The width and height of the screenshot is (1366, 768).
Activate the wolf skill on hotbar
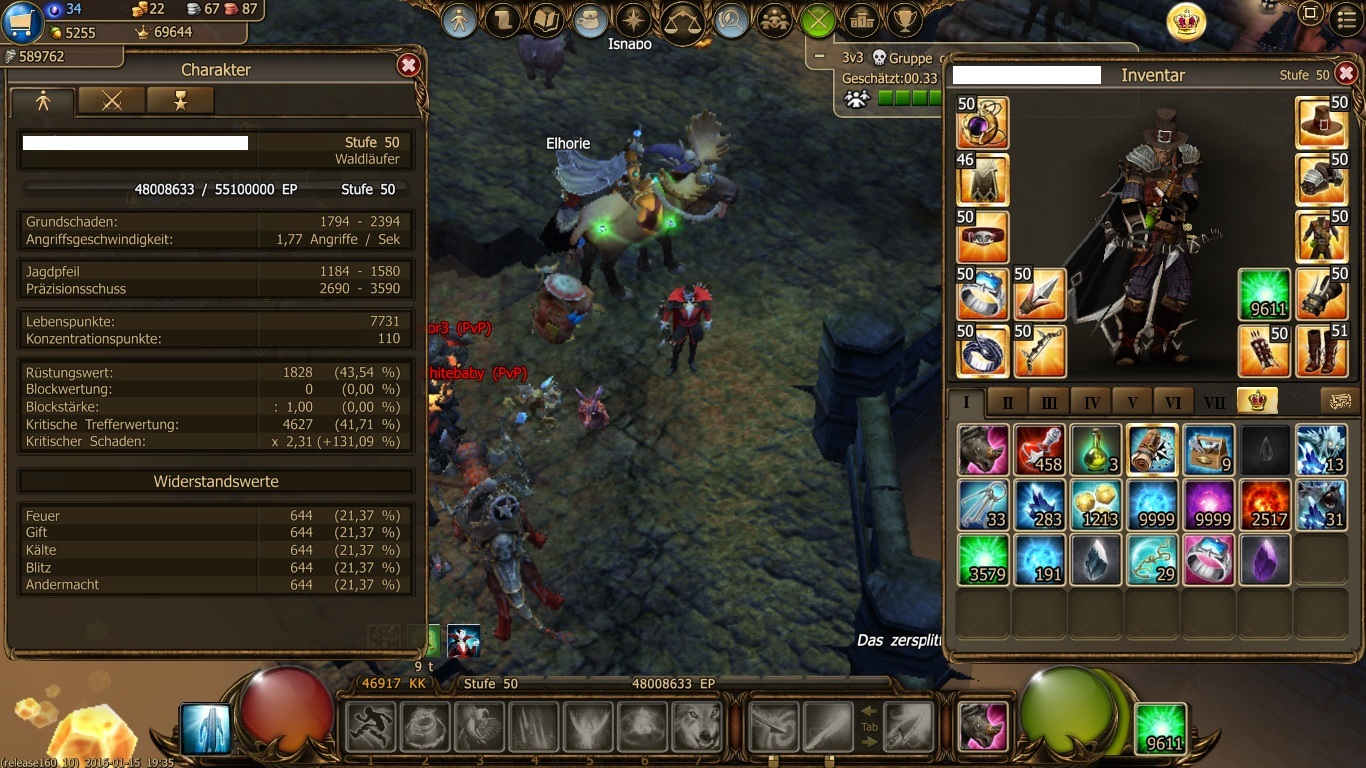[x=697, y=726]
